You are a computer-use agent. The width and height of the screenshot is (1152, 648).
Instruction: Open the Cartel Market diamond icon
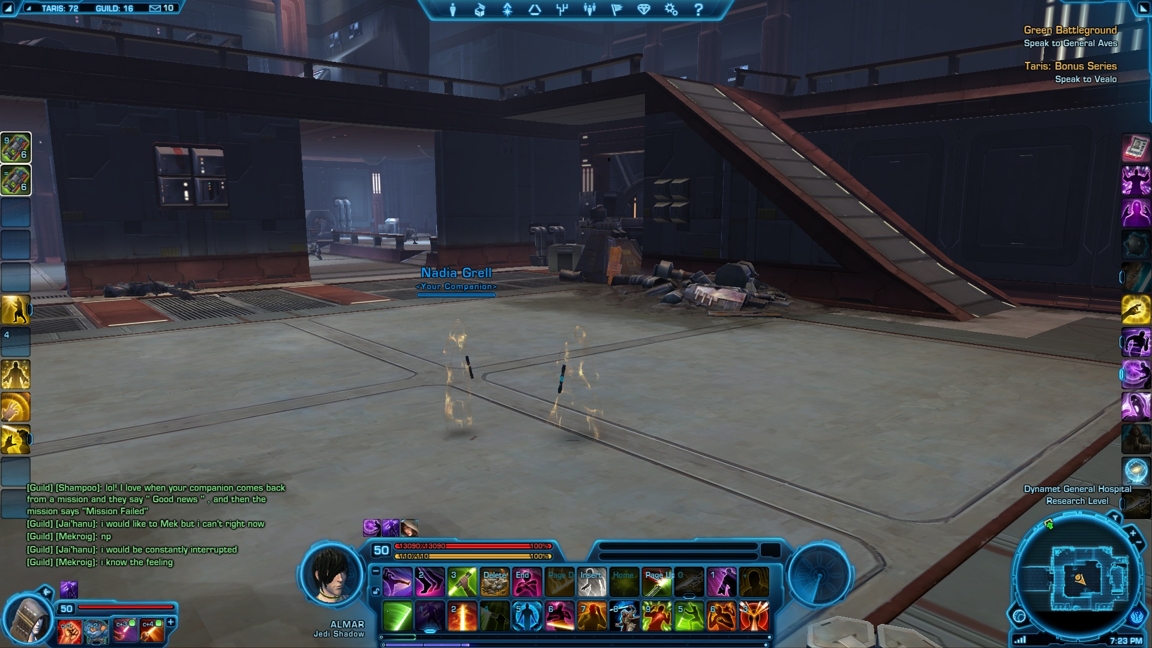643,10
